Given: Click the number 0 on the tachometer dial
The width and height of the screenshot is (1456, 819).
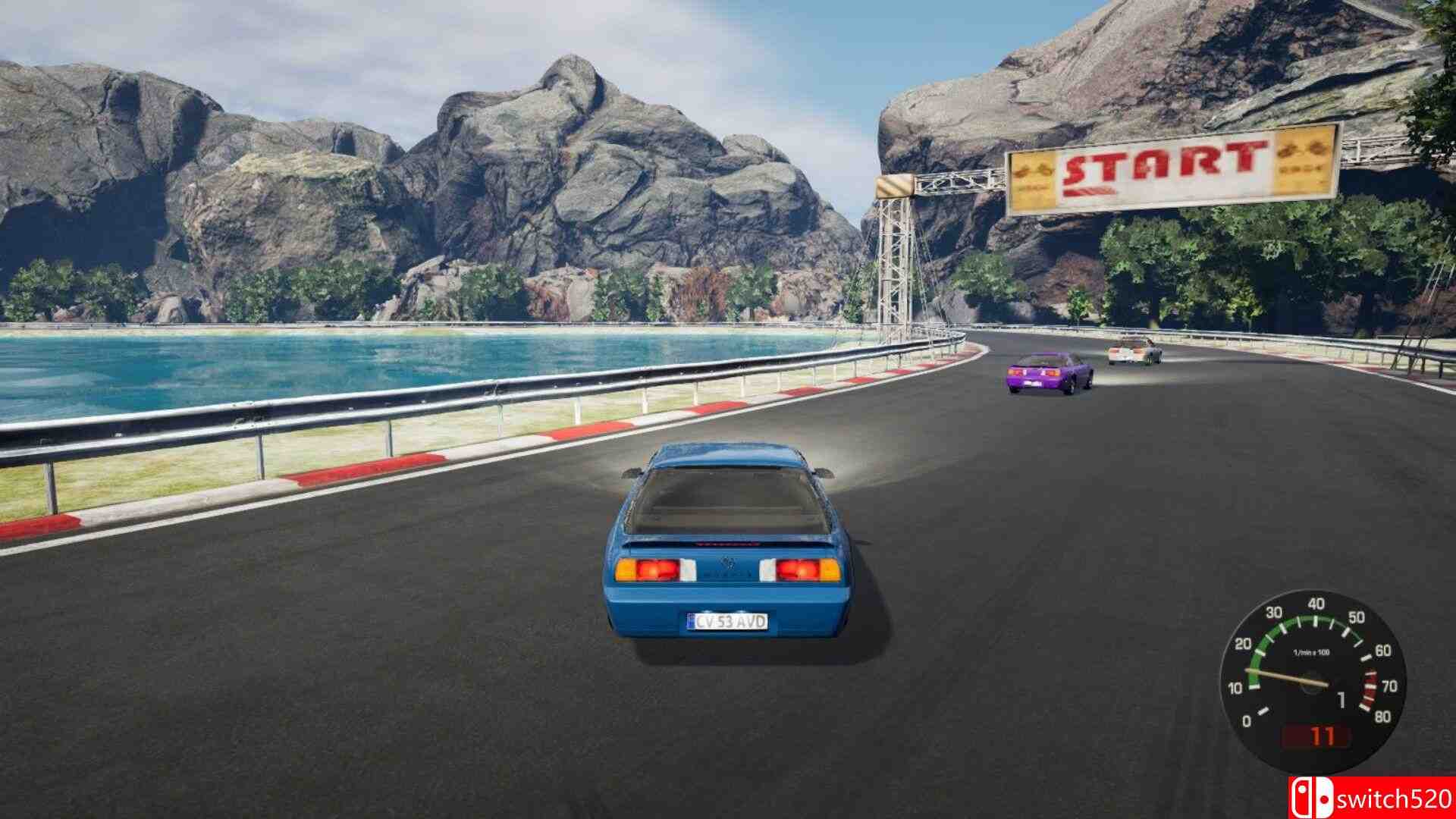Looking at the screenshot, I should 1247,720.
